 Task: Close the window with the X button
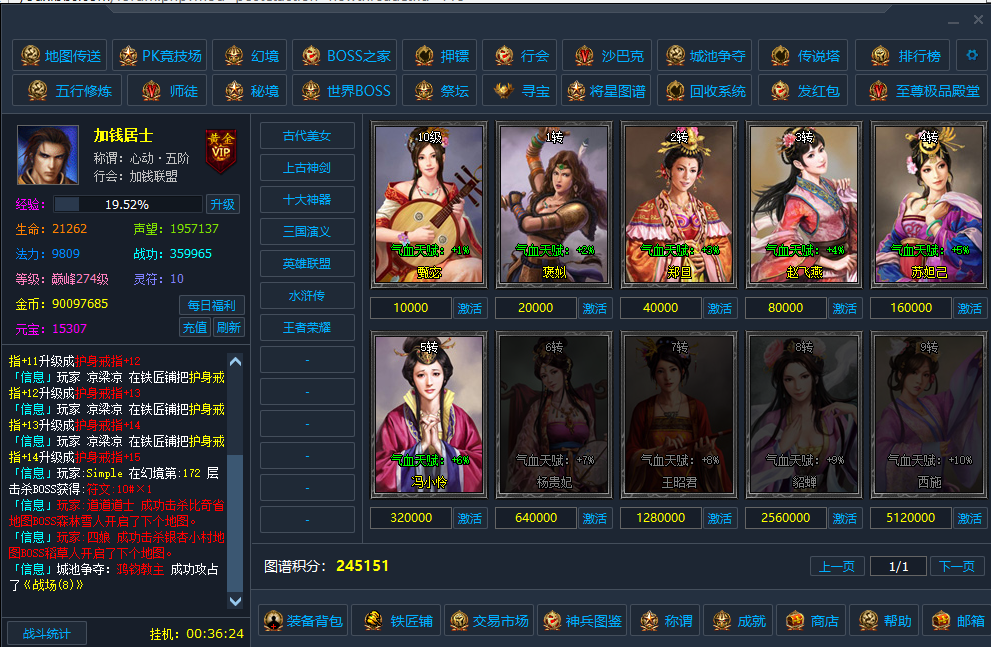coord(979,20)
